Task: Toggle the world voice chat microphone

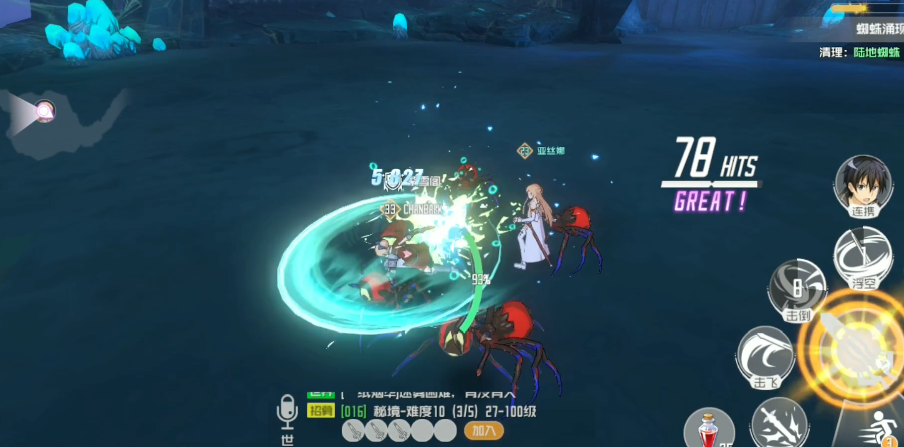Action: (288, 412)
